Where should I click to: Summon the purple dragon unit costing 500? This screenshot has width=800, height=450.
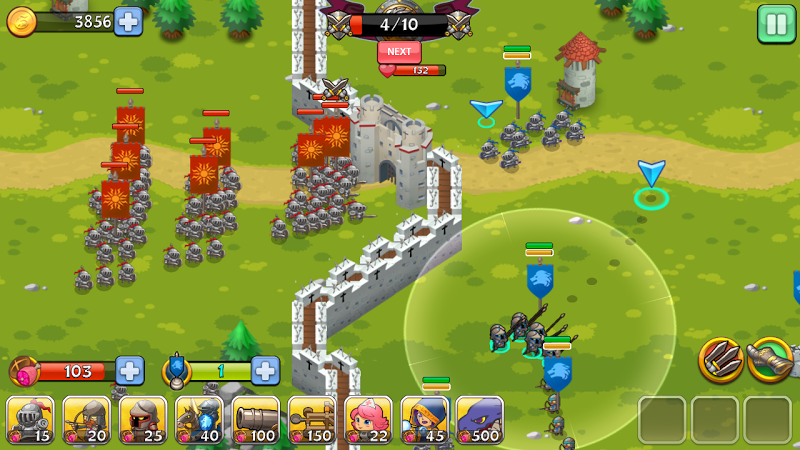(x=480, y=420)
